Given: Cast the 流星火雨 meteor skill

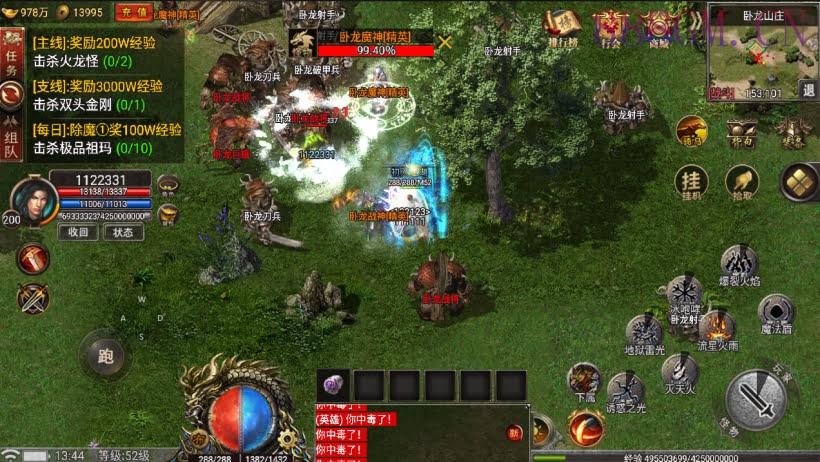Looking at the screenshot, I should (x=716, y=329).
